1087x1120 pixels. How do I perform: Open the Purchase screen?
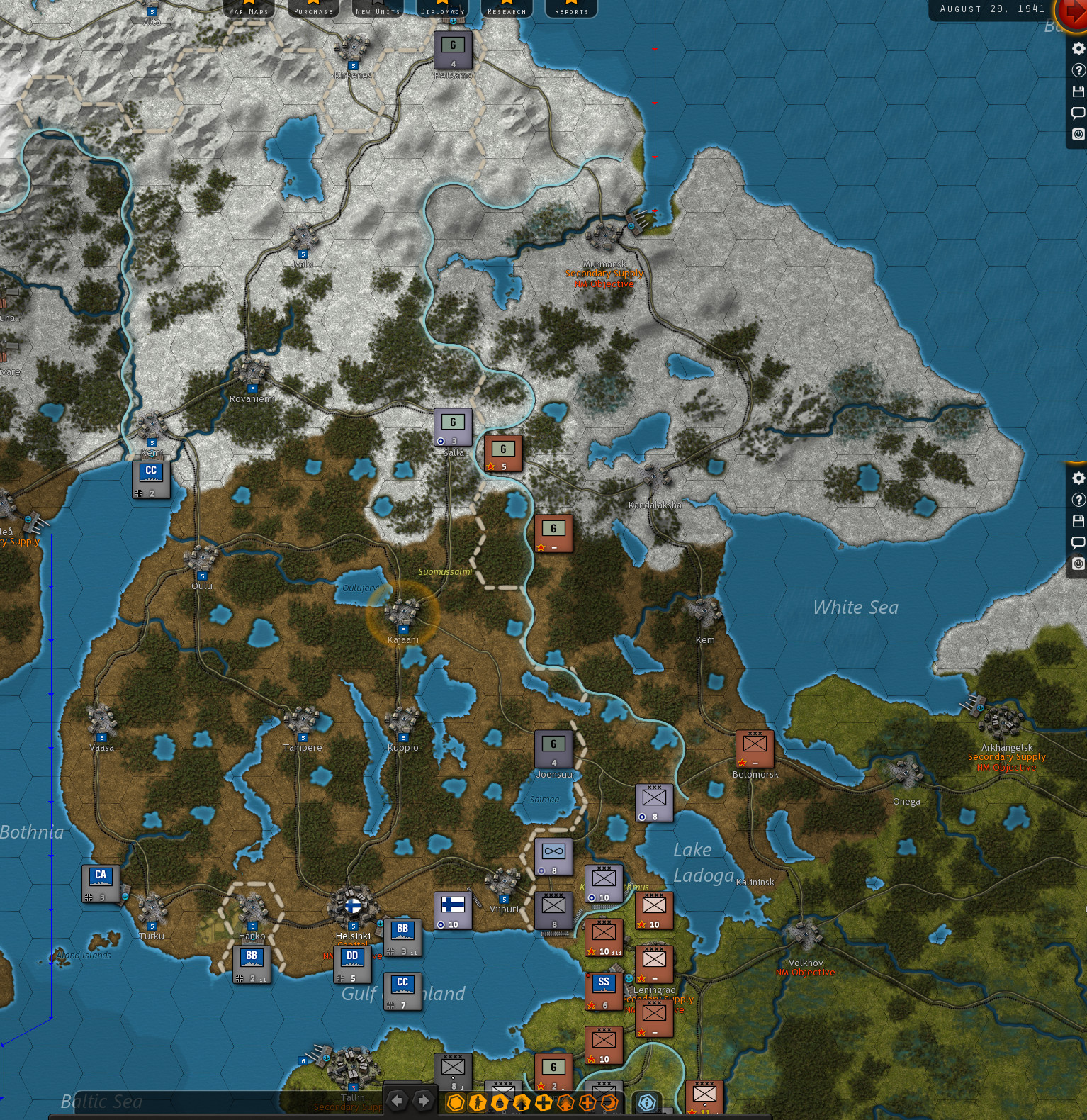tap(312, 9)
